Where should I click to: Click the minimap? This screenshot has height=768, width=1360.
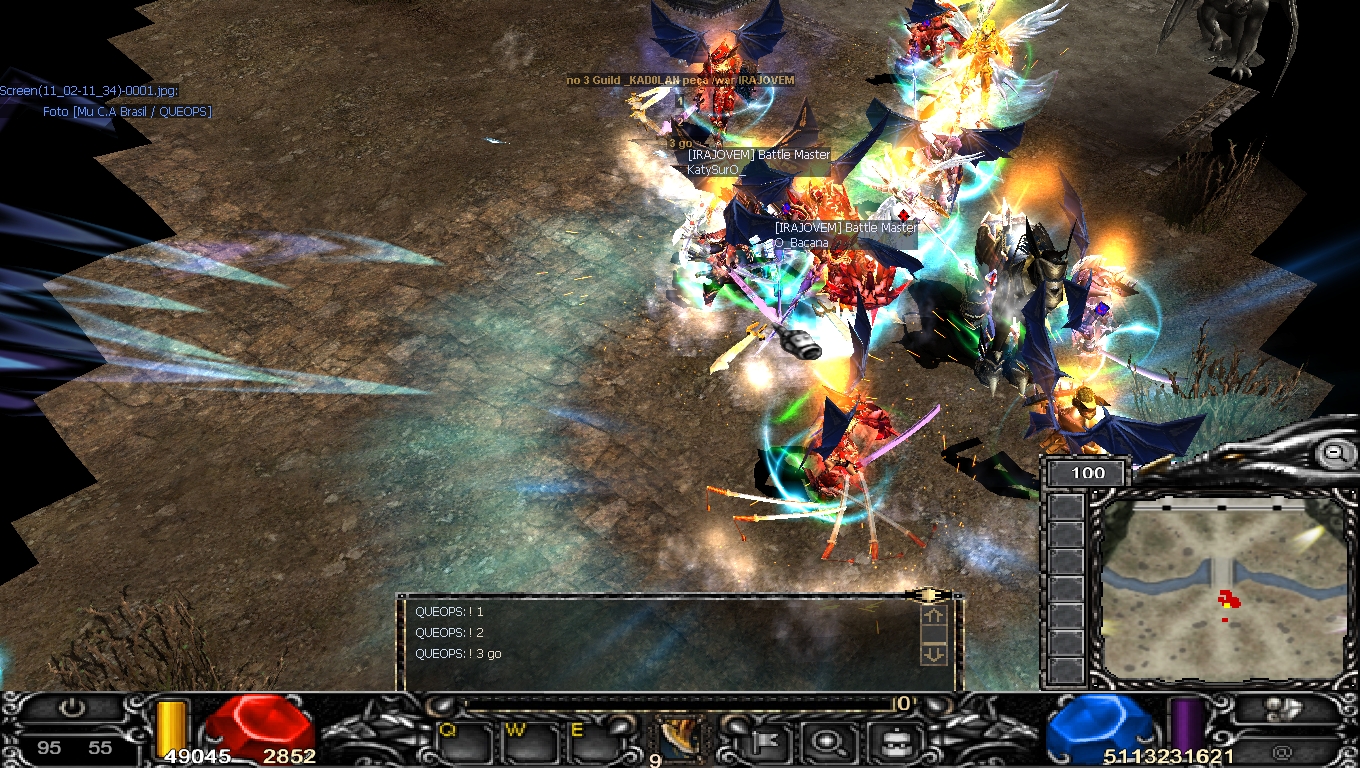[1224, 589]
